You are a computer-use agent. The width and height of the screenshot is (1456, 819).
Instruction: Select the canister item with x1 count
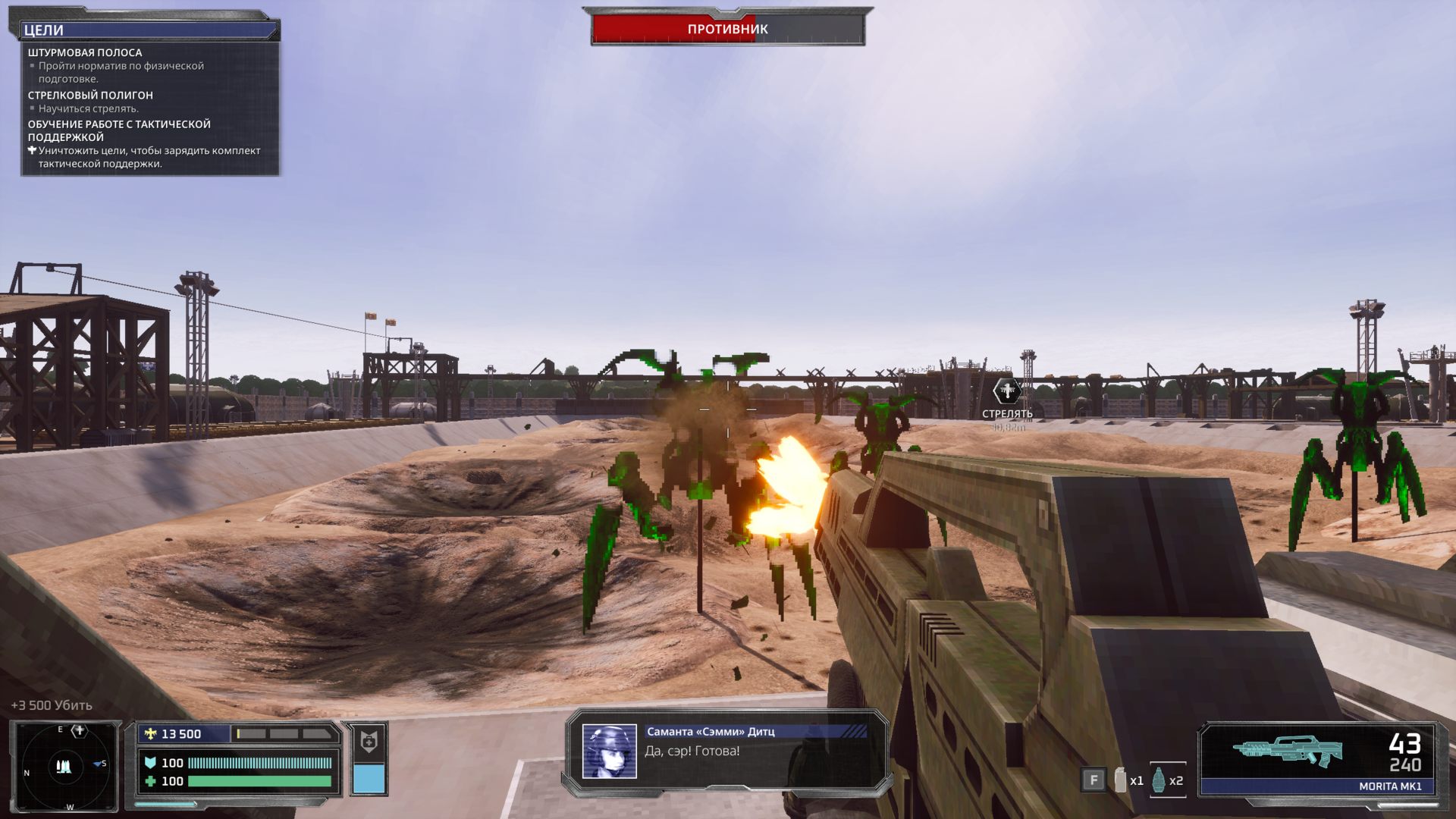[x=1120, y=780]
